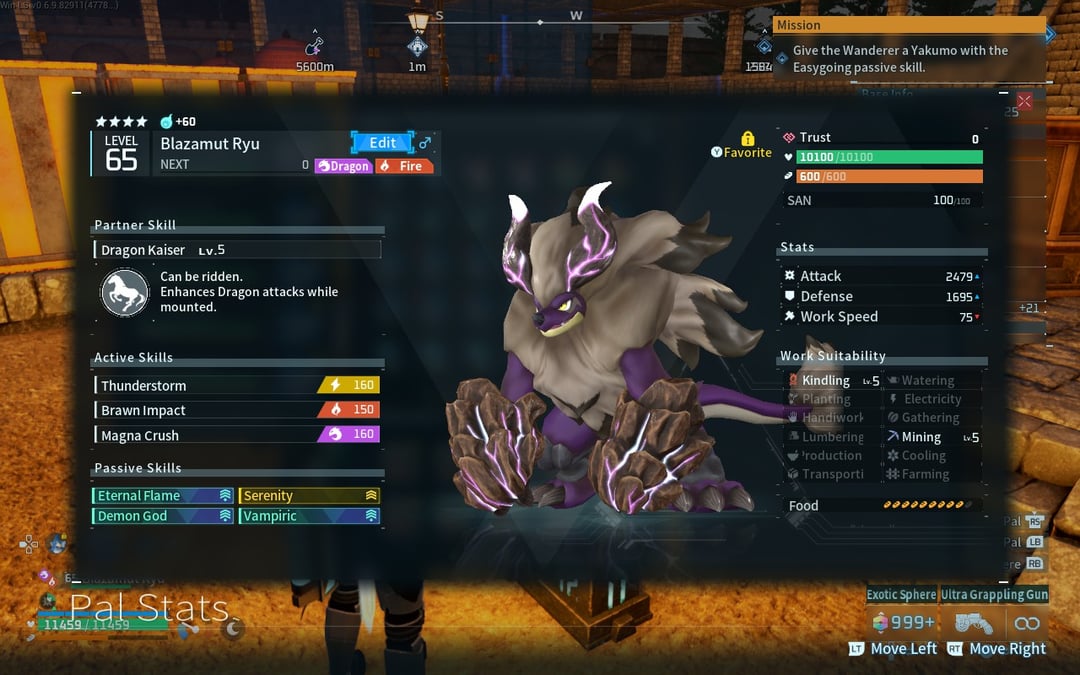Select the Fire element tag
This screenshot has height=675, width=1080.
coord(405,166)
